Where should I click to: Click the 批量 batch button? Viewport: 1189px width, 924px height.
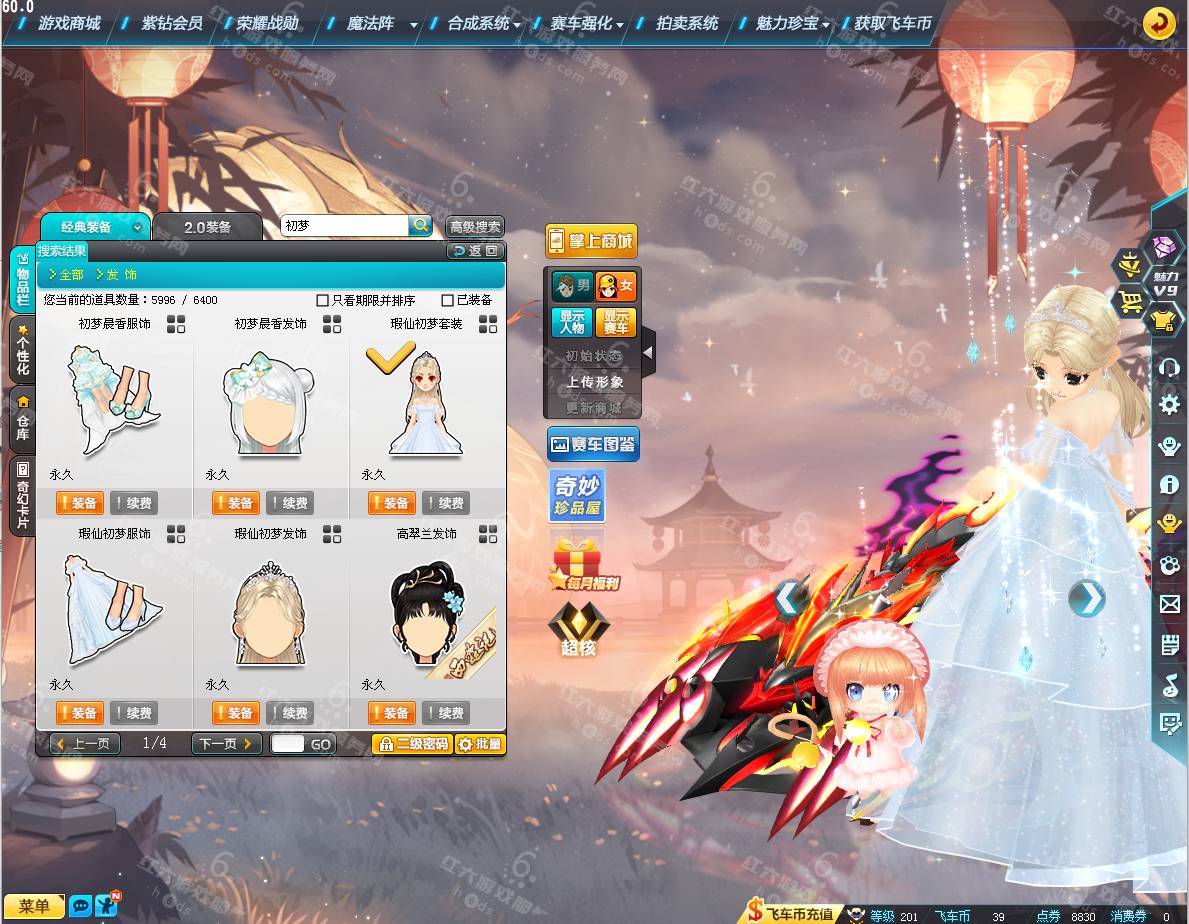tap(480, 744)
